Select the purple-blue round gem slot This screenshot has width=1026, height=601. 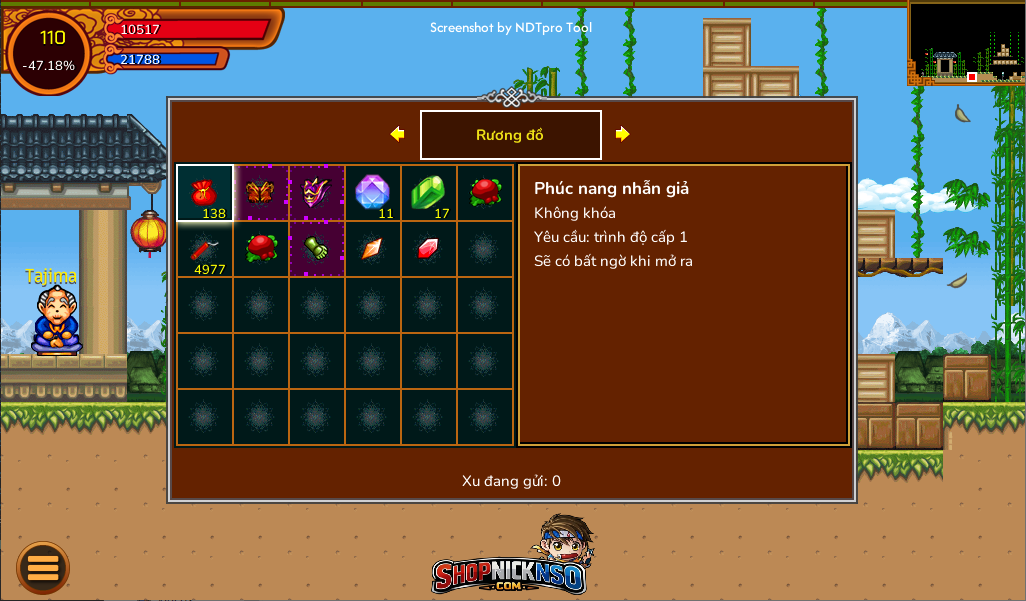373,193
